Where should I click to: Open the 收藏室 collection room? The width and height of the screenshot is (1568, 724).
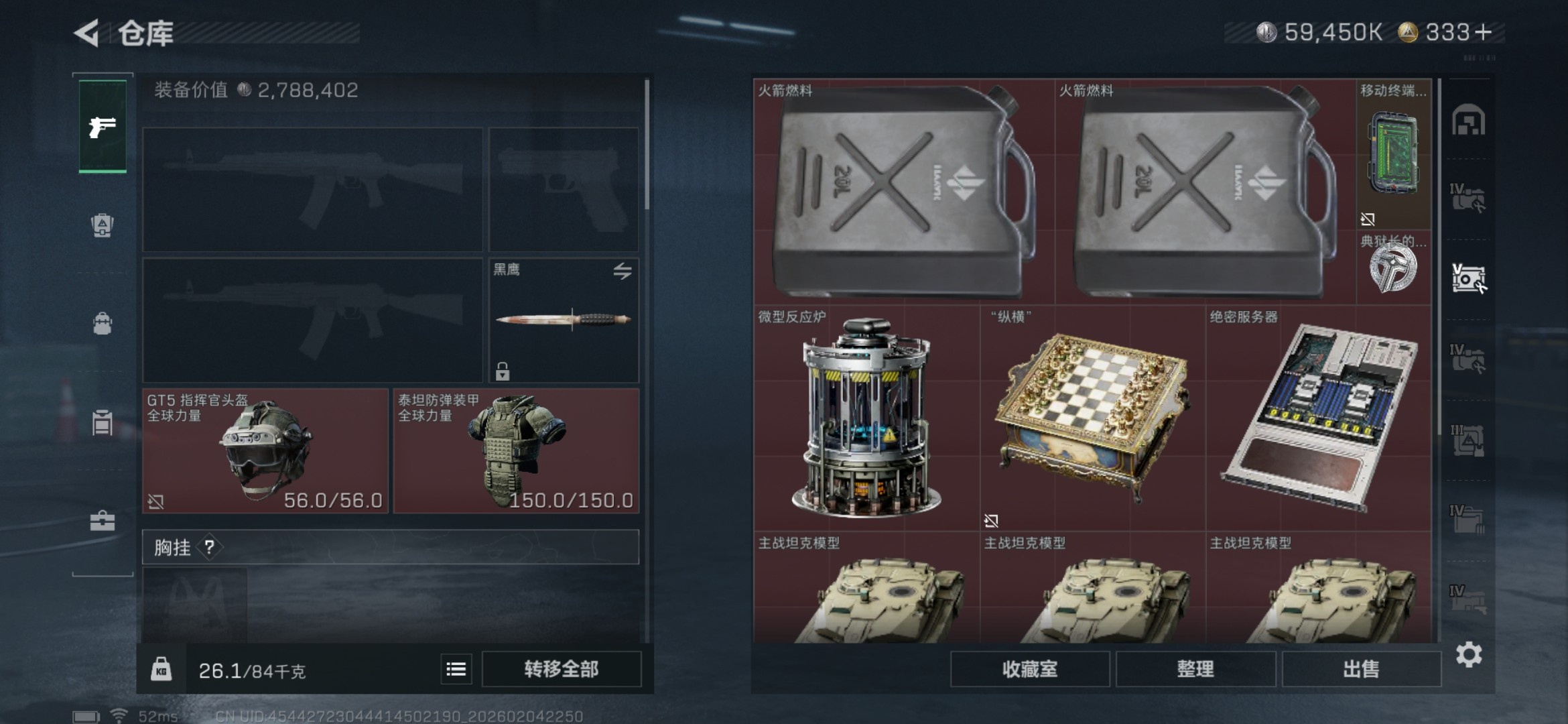(1029, 669)
